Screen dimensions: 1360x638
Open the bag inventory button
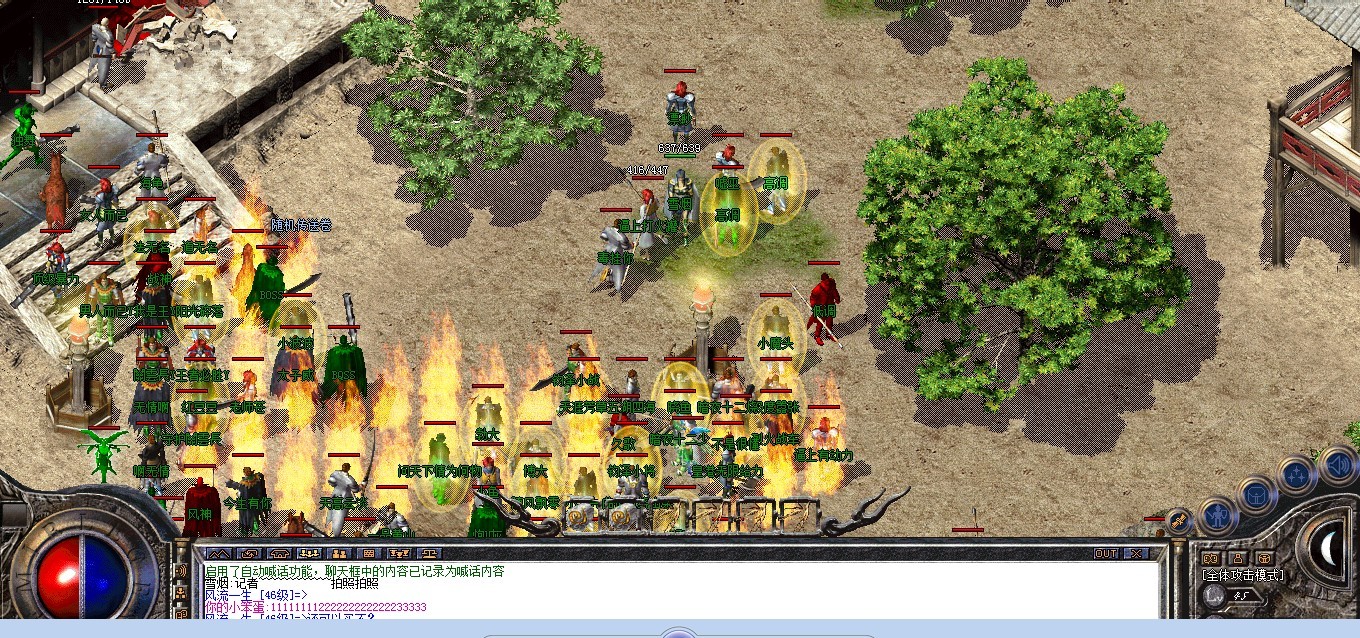(1255, 494)
